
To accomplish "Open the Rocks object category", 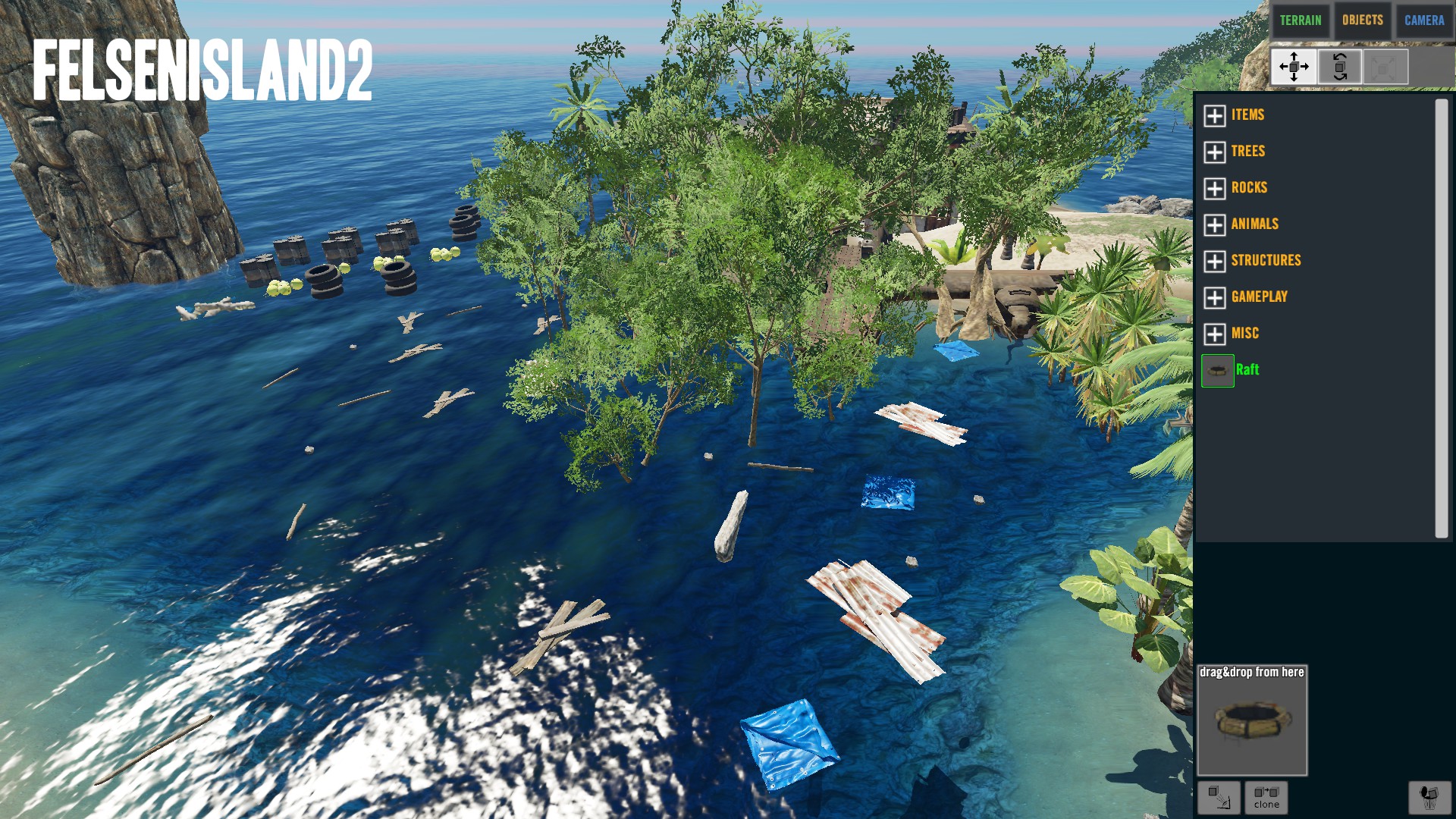I will [1215, 188].
